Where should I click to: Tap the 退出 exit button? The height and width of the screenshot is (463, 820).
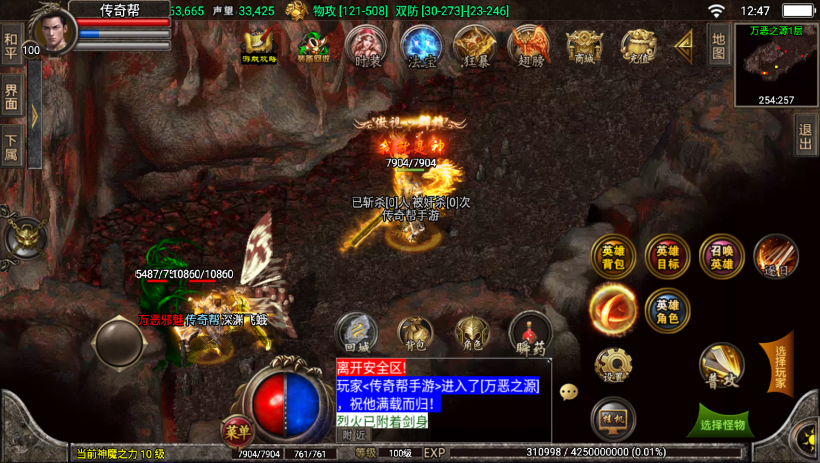tap(805, 137)
